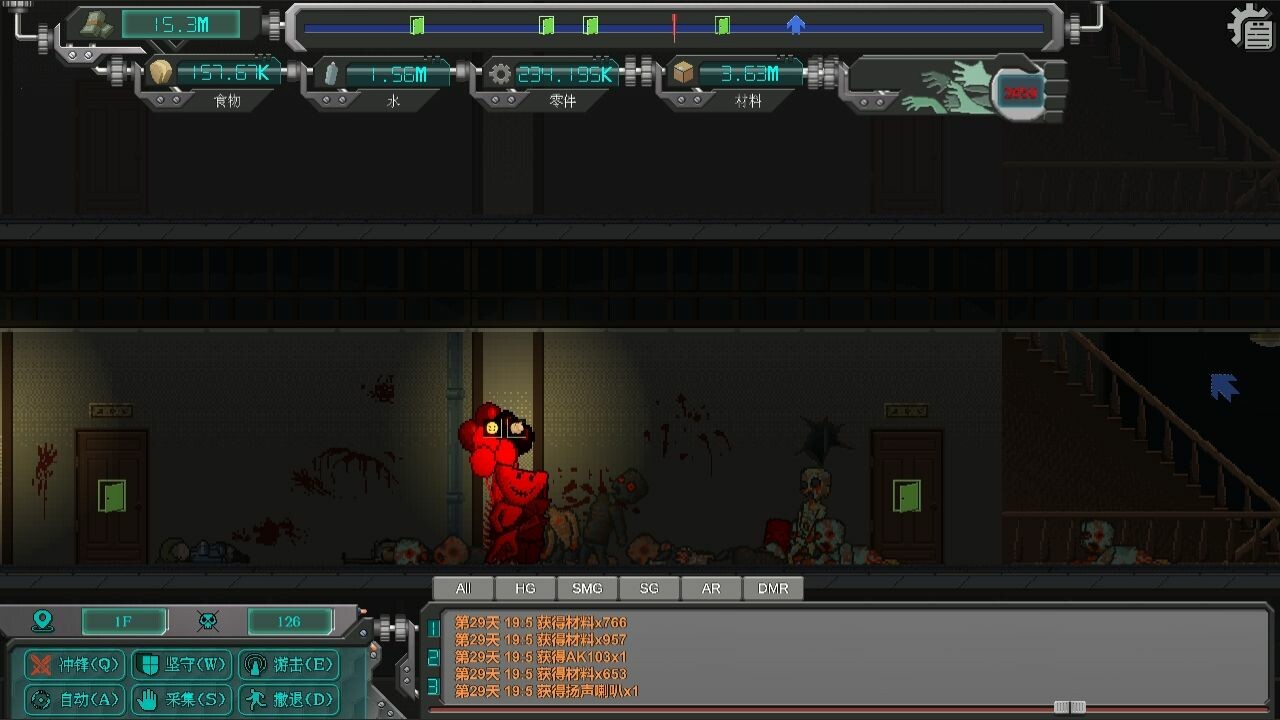Activate the 游击(E) guerrilla command
Image resolution: width=1280 pixels, height=720 pixels.
[289, 664]
